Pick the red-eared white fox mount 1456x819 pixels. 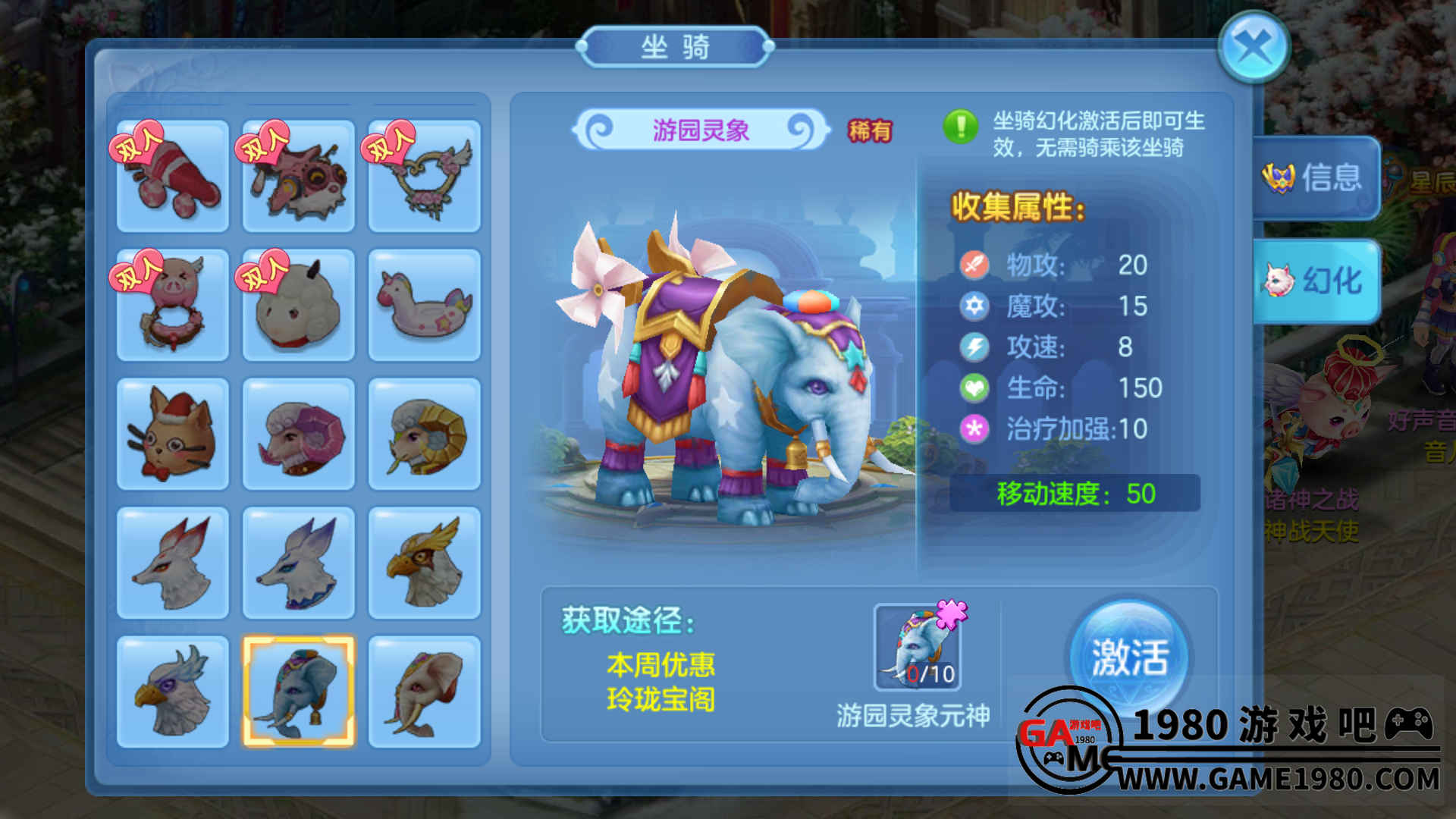pyautogui.click(x=173, y=563)
